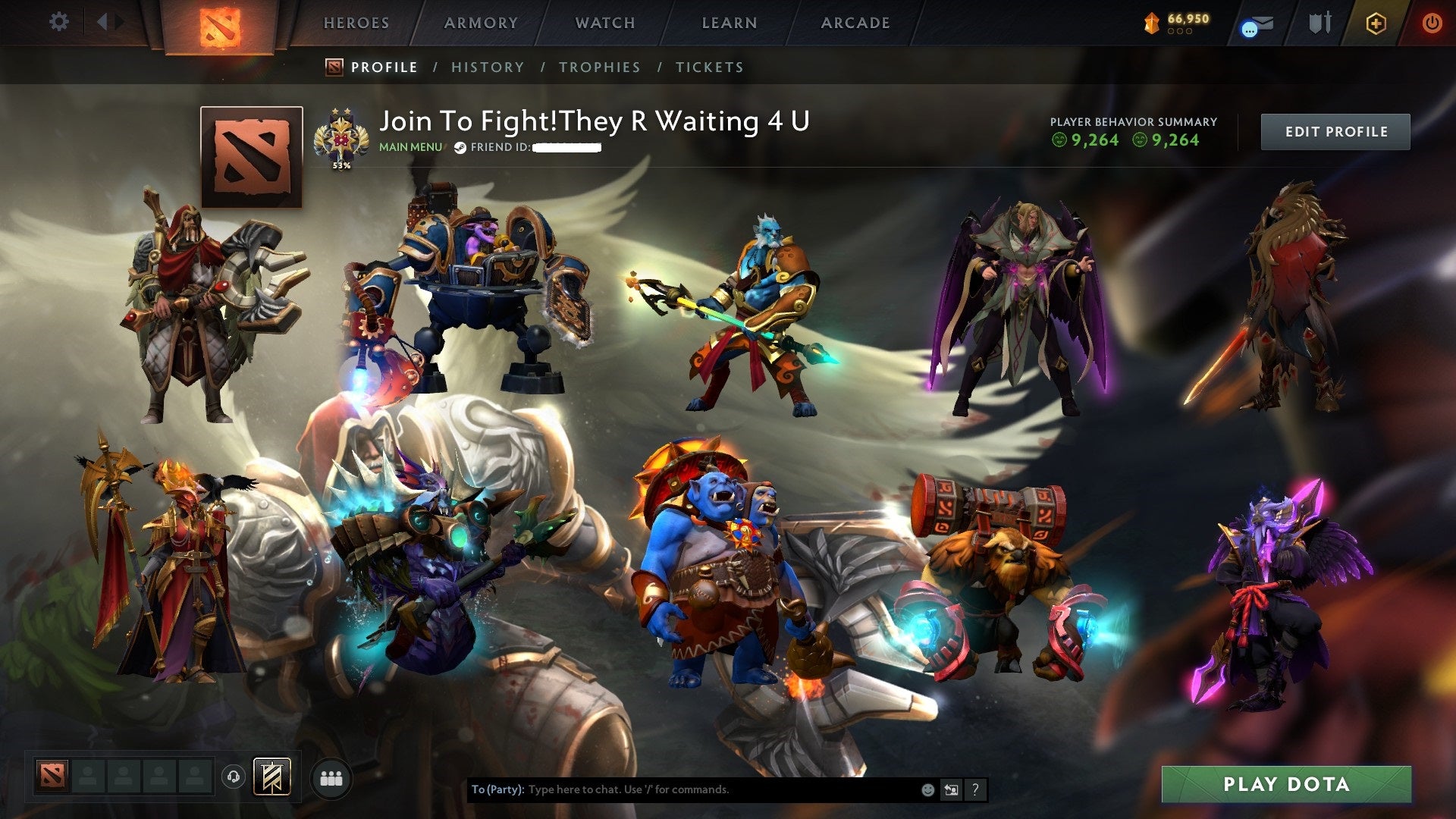Viewport: 1456px width, 819px height.
Task: Open the WATCH menu item
Action: [x=604, y=23]
